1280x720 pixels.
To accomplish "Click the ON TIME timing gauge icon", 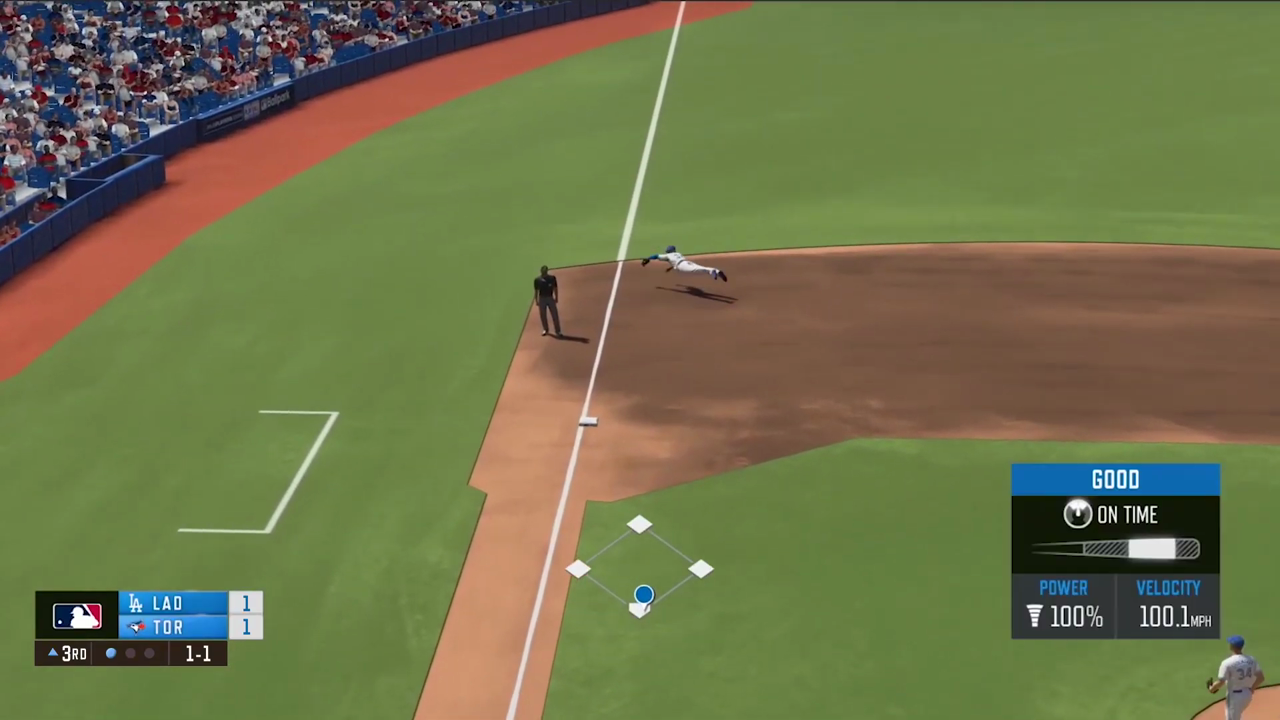I will pyautogui.click(x=1077, y=514).
